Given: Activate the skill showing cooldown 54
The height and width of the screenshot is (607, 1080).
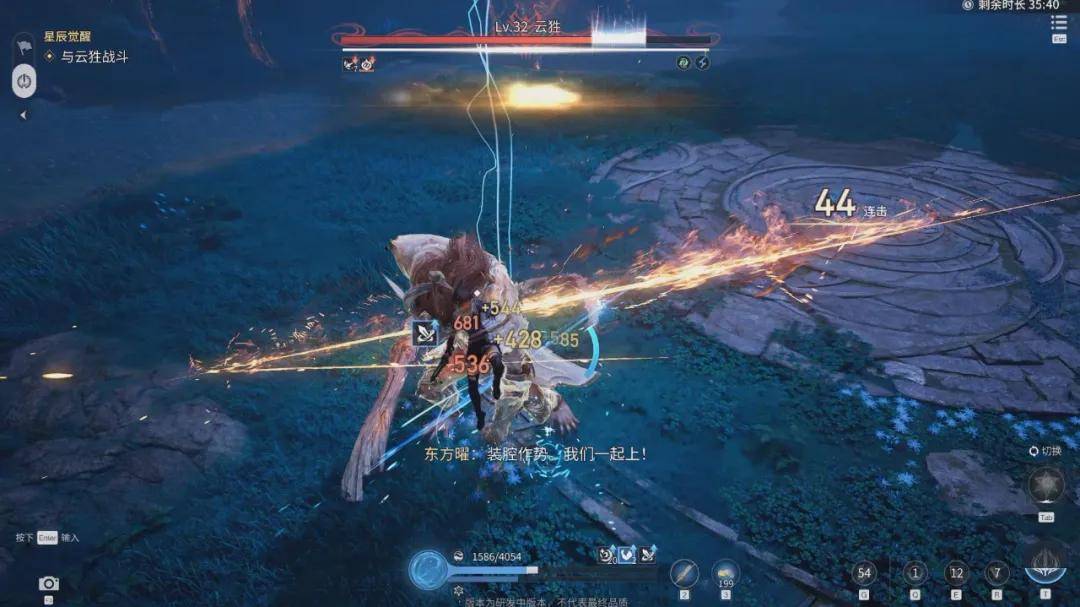Looking at the screenshot, I should pyautogui.click(x=864, y=573).
